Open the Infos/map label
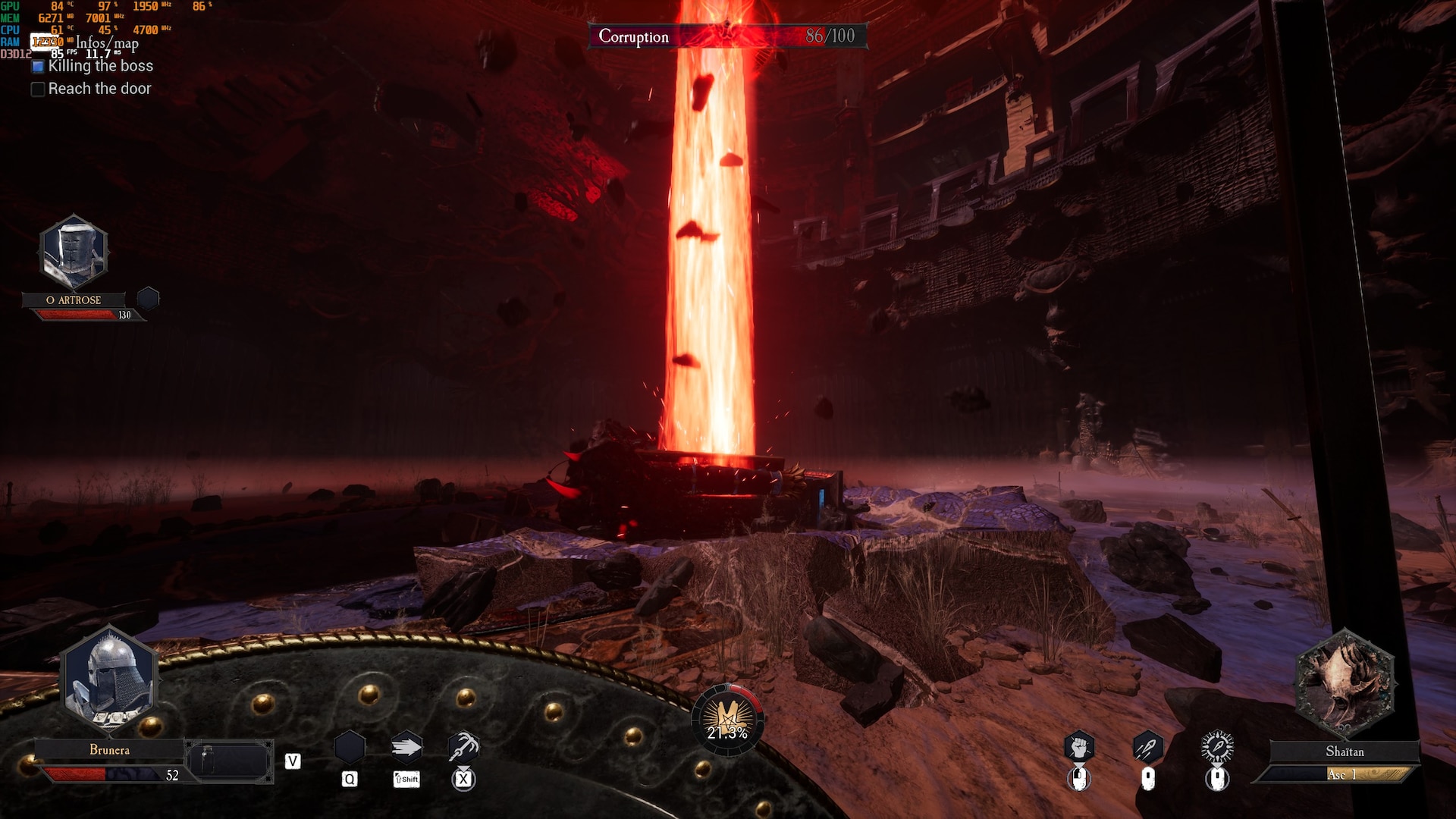 click(107, 43)
